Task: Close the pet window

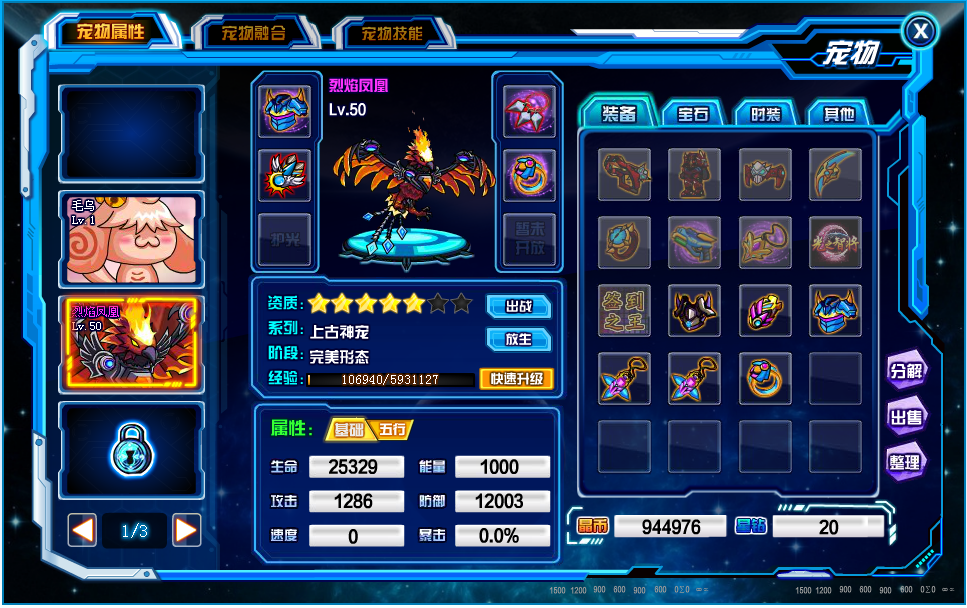Action: pos(920,32)
